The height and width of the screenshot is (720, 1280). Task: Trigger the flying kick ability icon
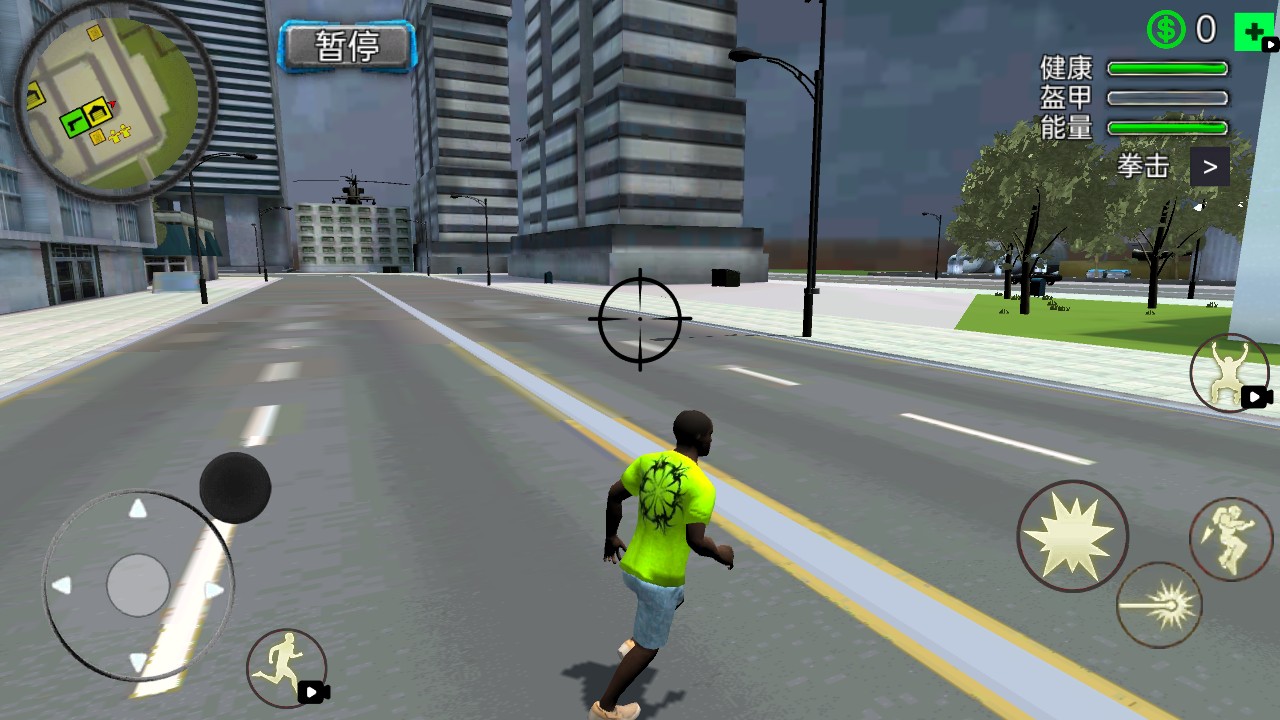(x=1230, y=538)
